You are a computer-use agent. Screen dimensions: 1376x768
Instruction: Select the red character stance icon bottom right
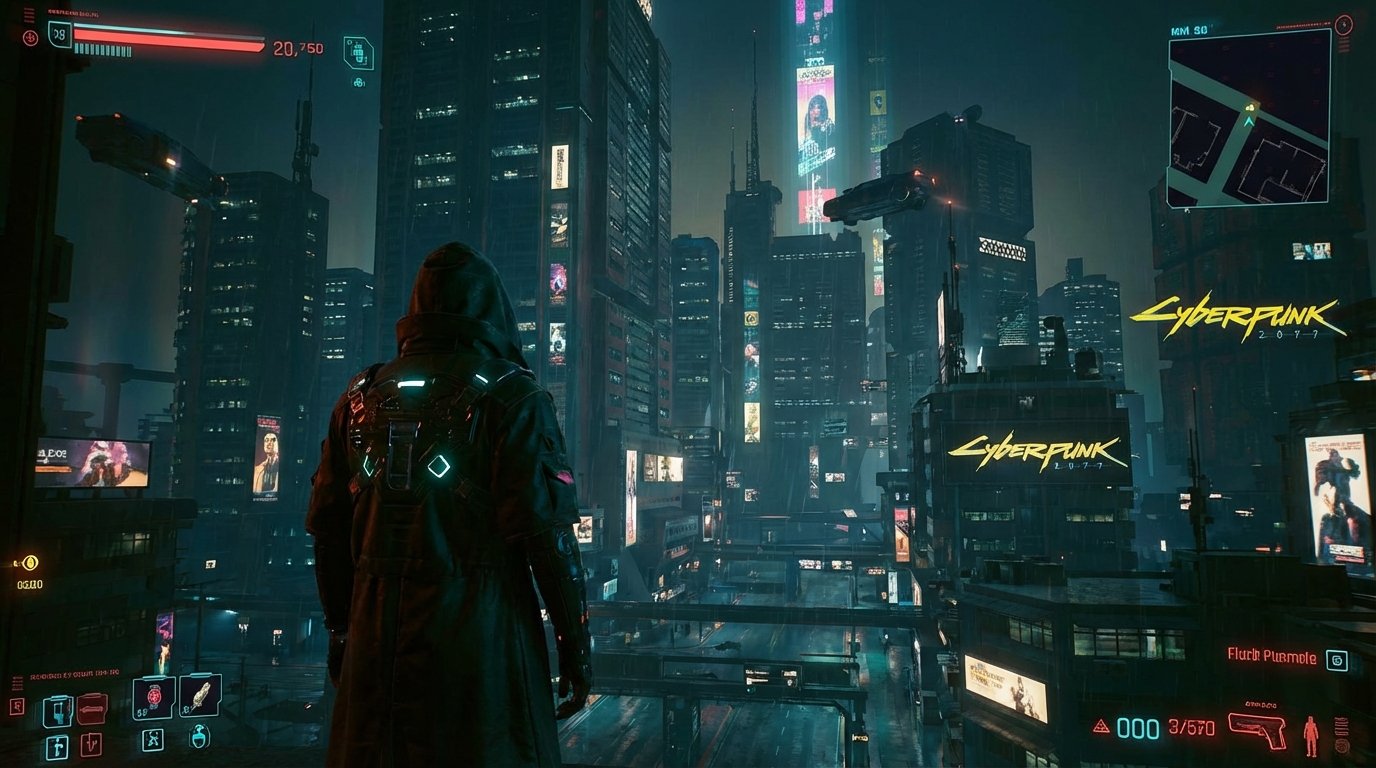pos(1311,737)
